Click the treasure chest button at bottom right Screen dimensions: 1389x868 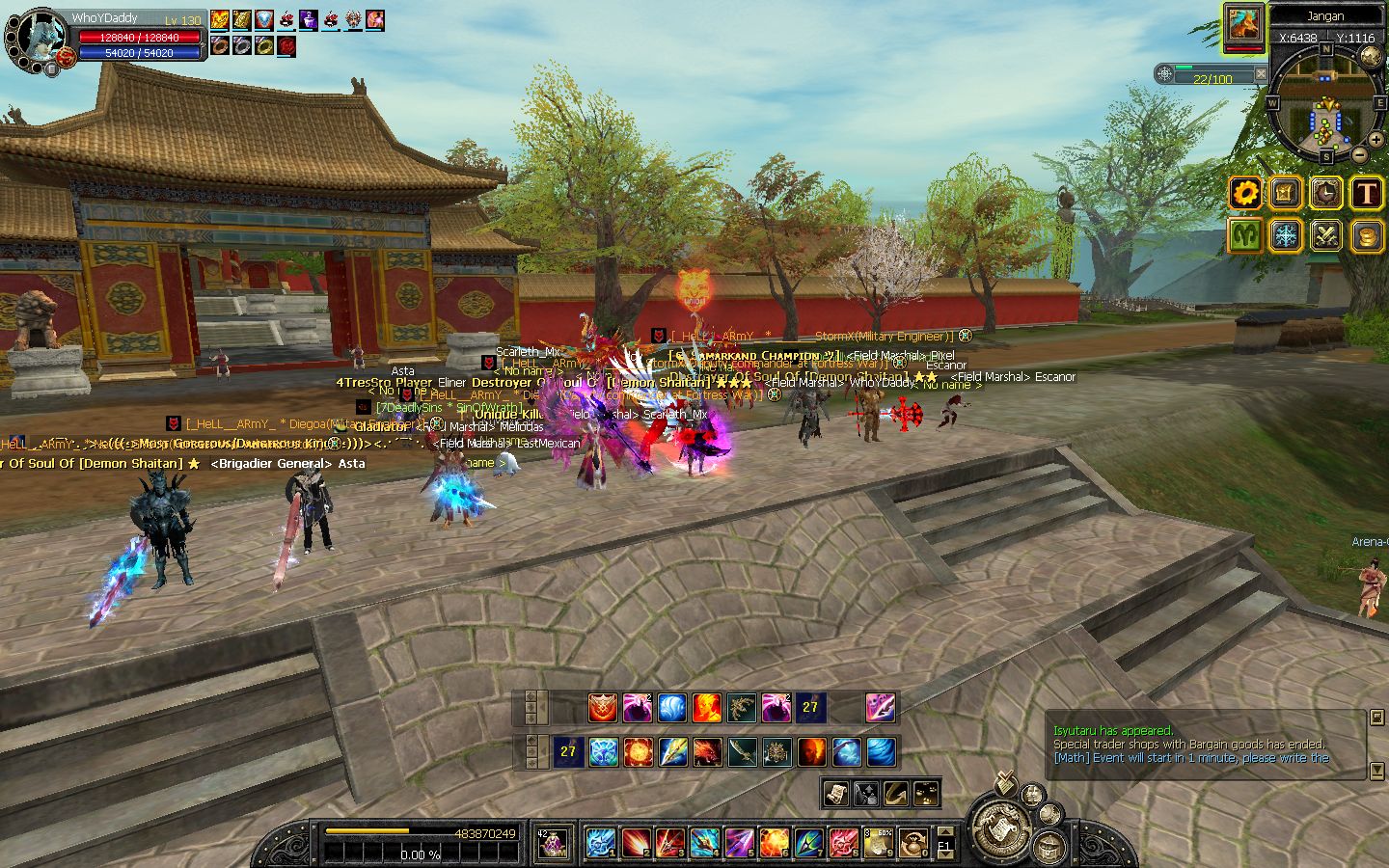1049,850
